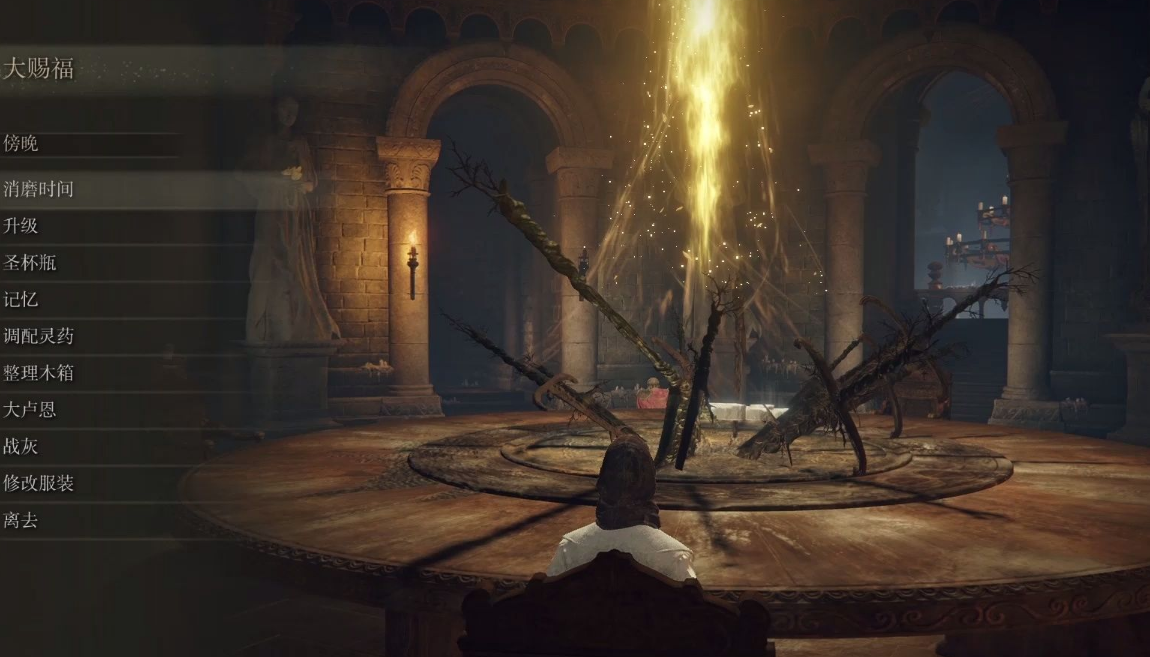Click 离去 to leave the grace

click(21, 520)
